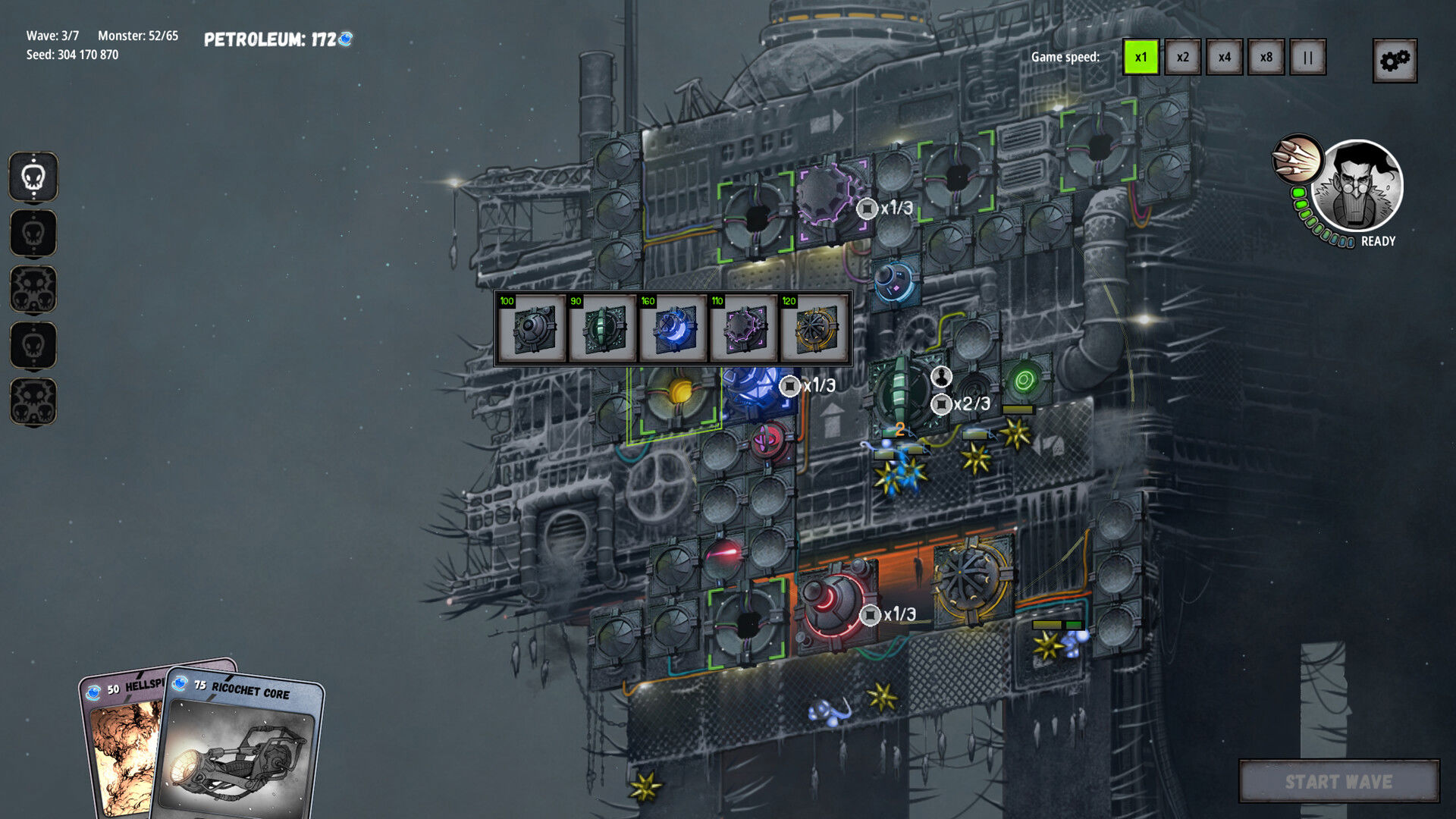Select the 110-cost purple gear turret
Image resolution: width=1456 pixels, height=819 pixels.
point(743,329)
